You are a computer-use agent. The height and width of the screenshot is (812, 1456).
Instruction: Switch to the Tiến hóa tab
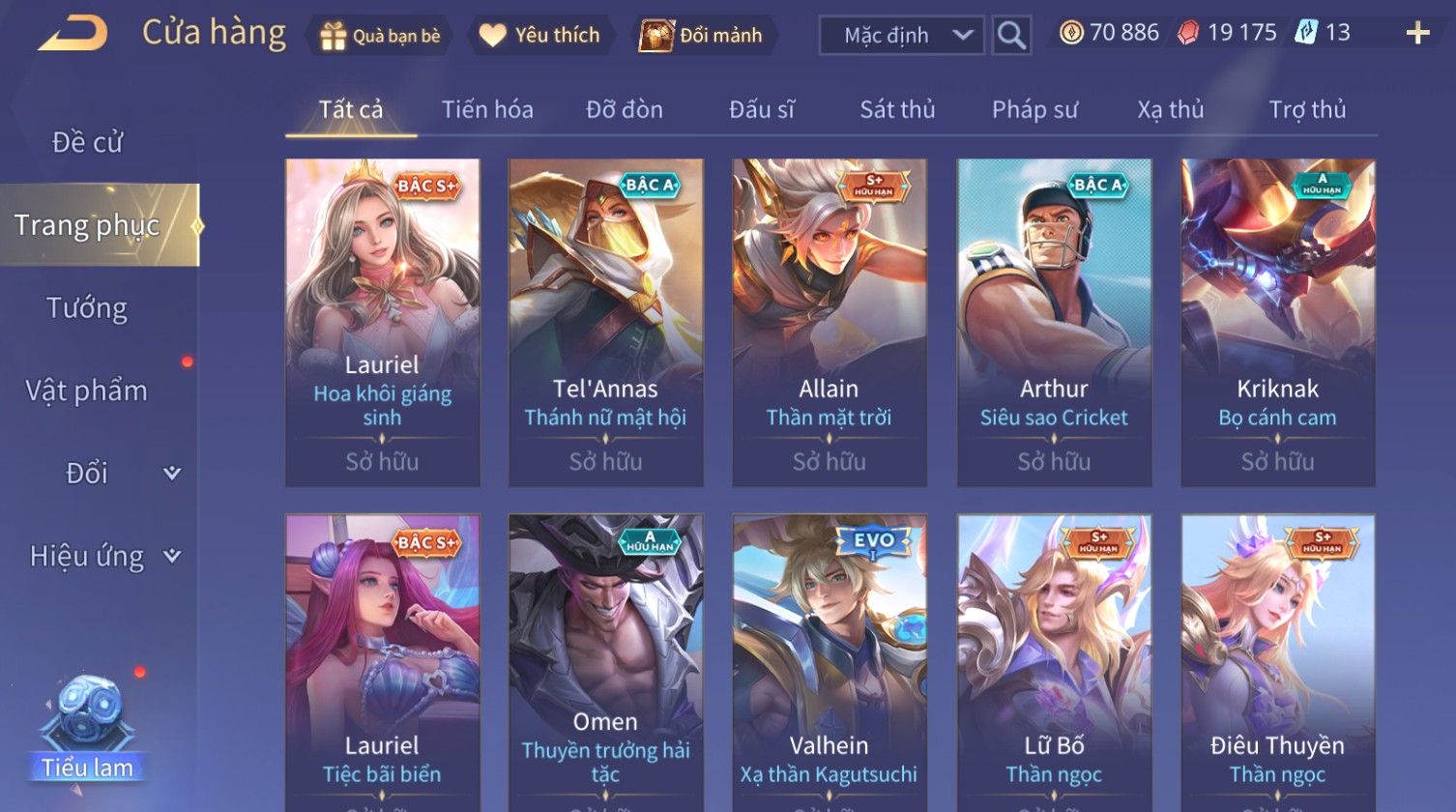tap(487, 110)
